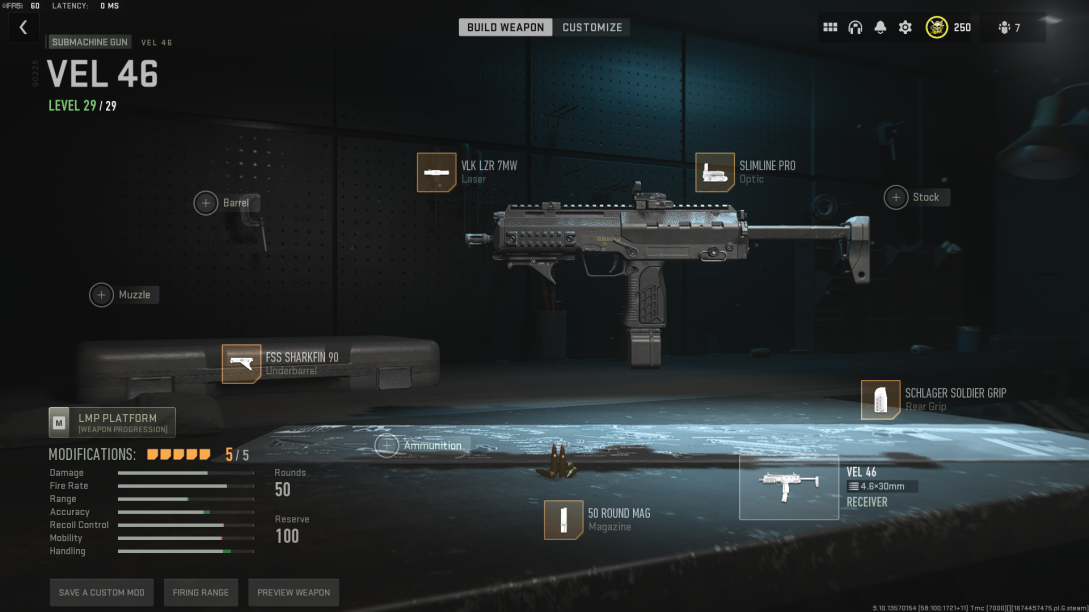Open the grid menu icon
Viewport: 1089px width, 612px height.
point(830,28)
